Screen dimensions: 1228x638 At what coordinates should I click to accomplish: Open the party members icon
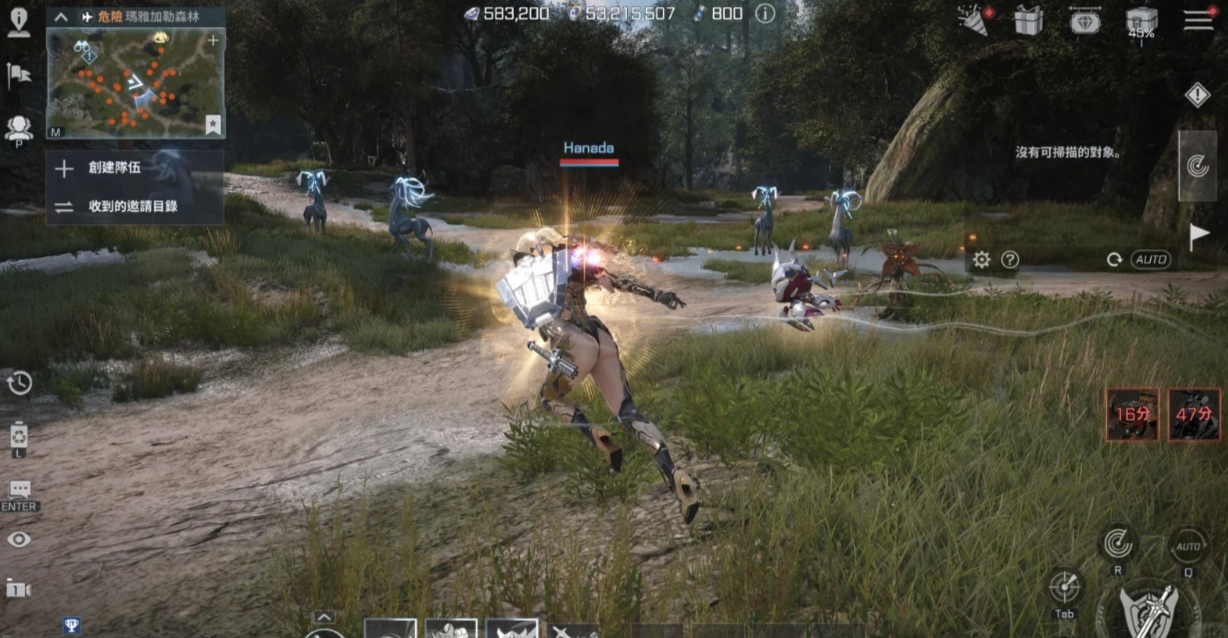pos(19,128)
